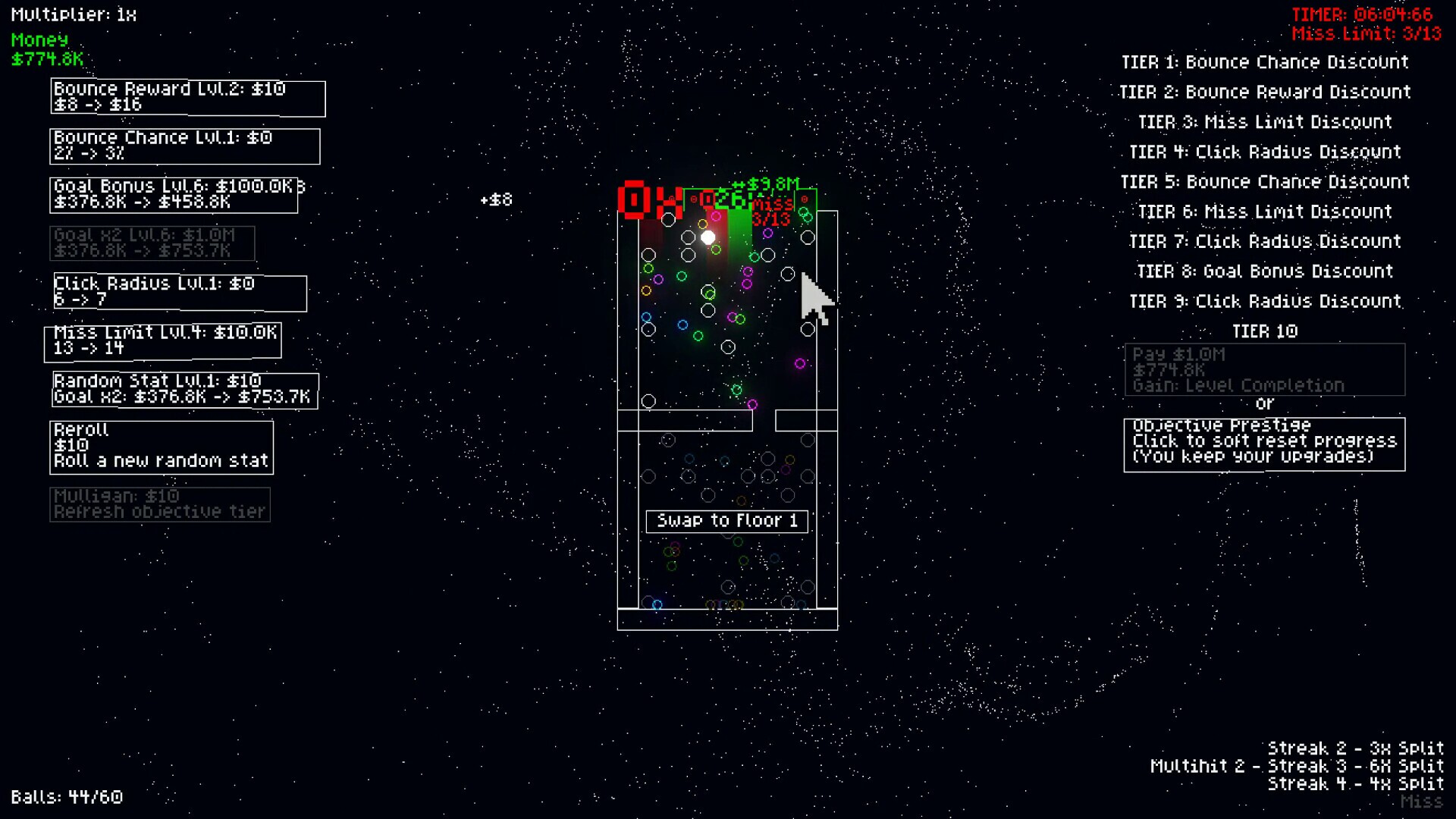This screenshot has height=819, width=1456.
Task: Select the grayed-out Goal x2 upgrade
Action: 152,243
